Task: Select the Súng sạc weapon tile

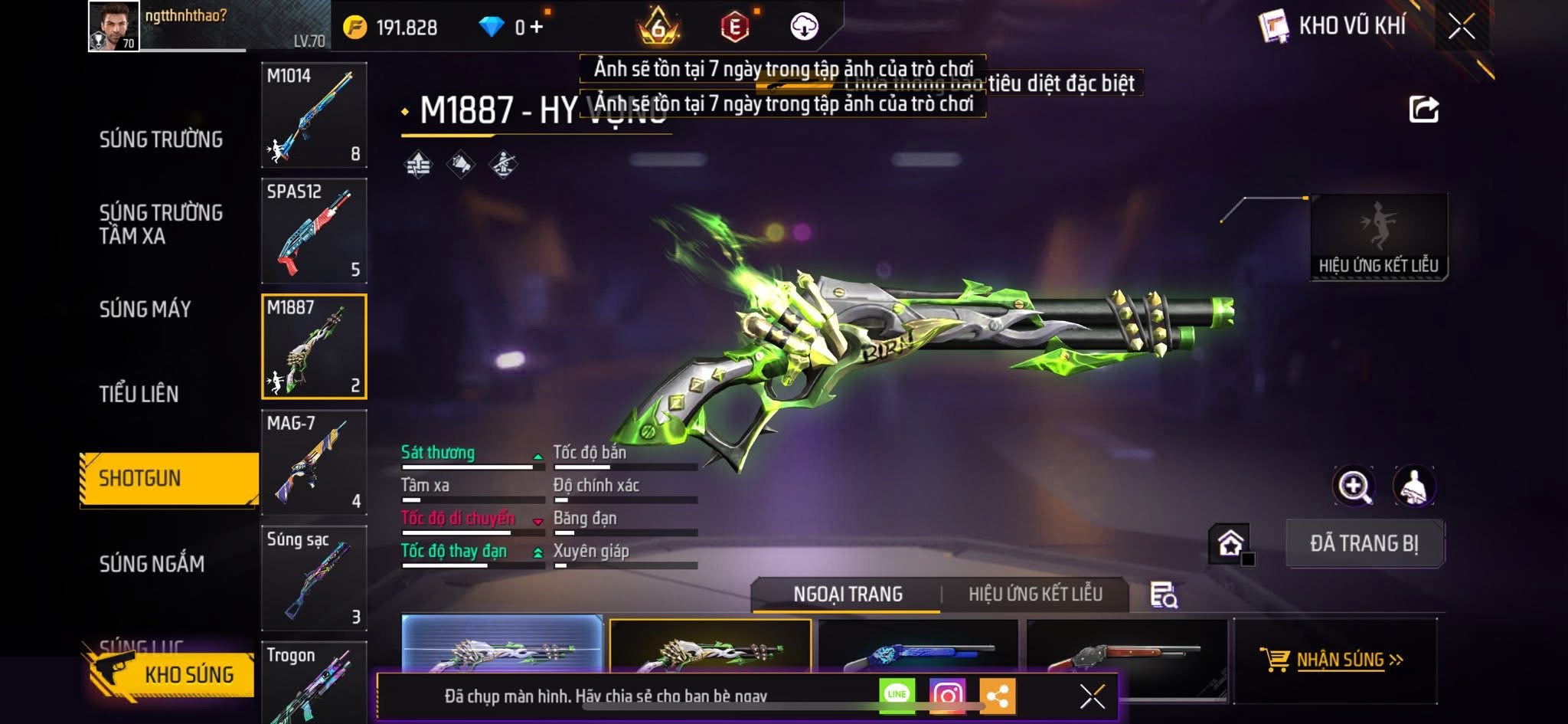Action: 314,578
